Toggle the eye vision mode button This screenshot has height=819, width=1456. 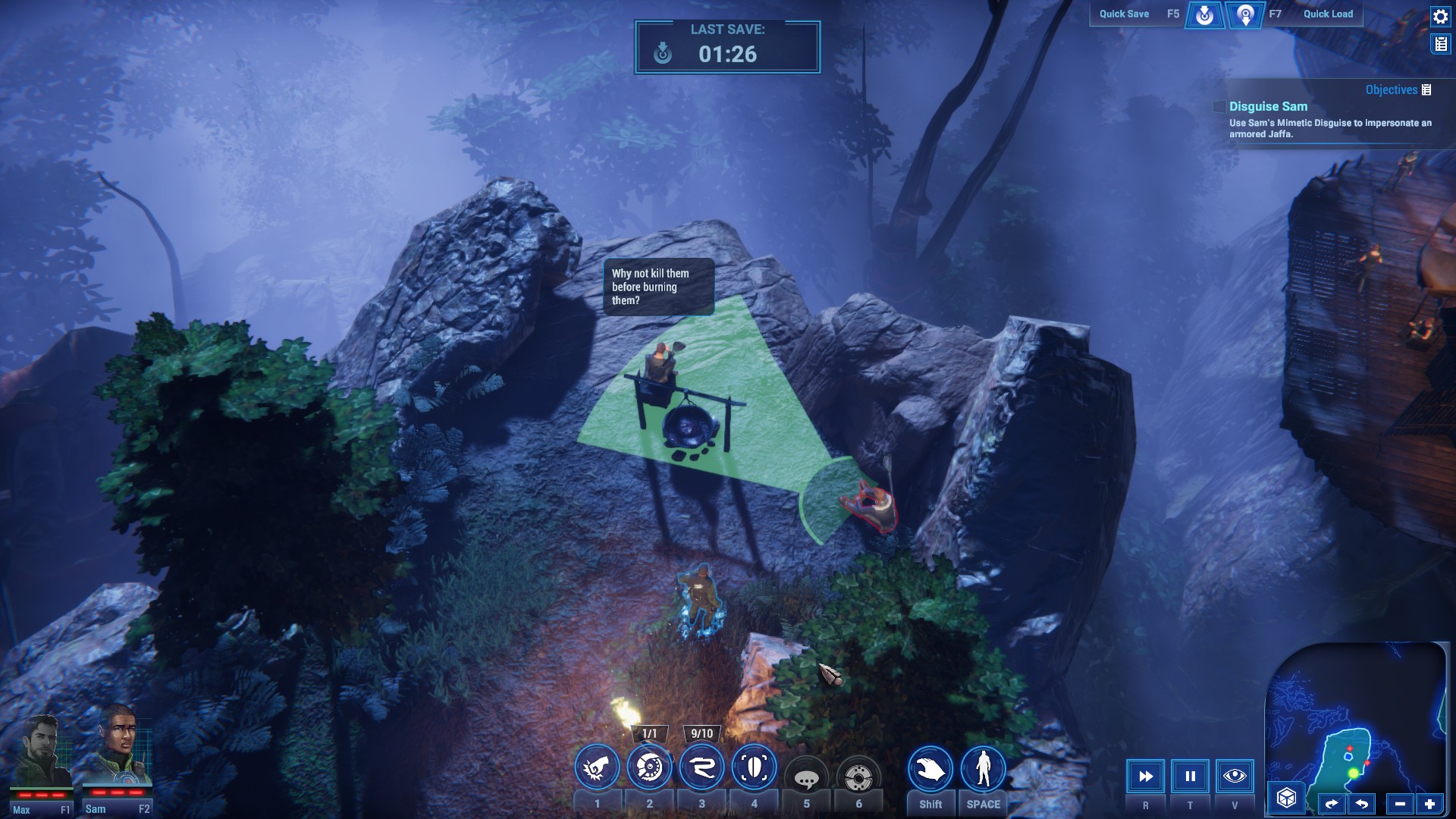pos(1235,777)
